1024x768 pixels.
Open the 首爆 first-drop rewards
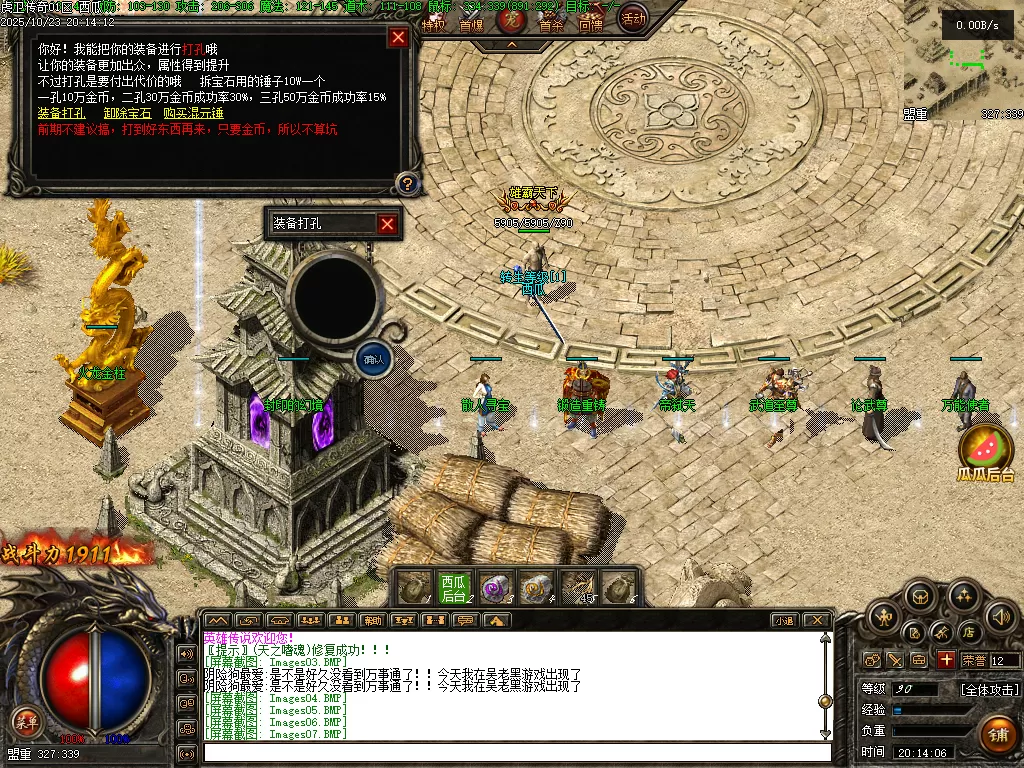pyautogui.click(x=470, y=26)
